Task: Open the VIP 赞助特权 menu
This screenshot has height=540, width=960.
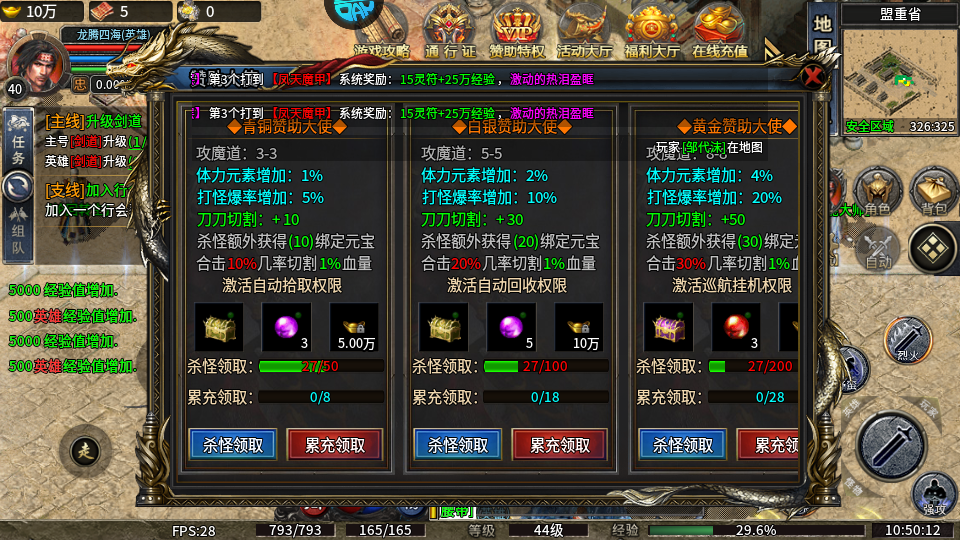Action: click(x=517, y=30)
